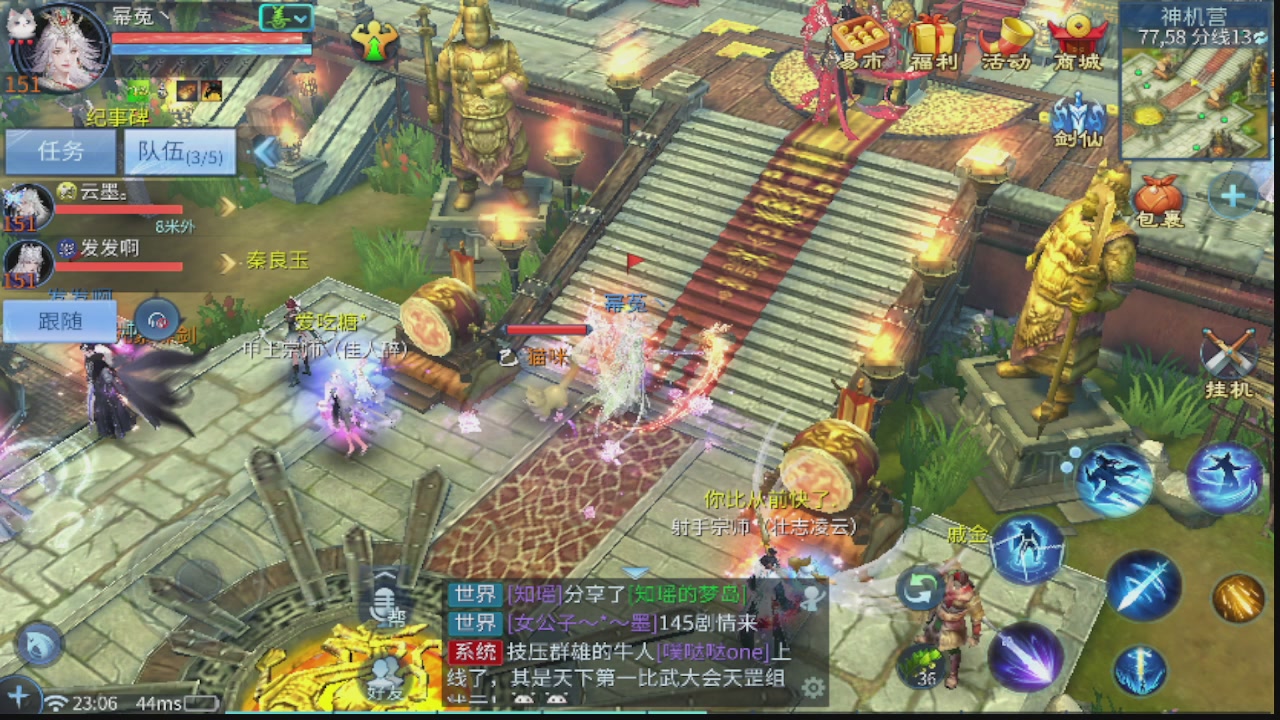The width and height of the screenshot is (1280, 720).
Task: Toggle the team voice headset icon
Action: [x=156, y=318]
